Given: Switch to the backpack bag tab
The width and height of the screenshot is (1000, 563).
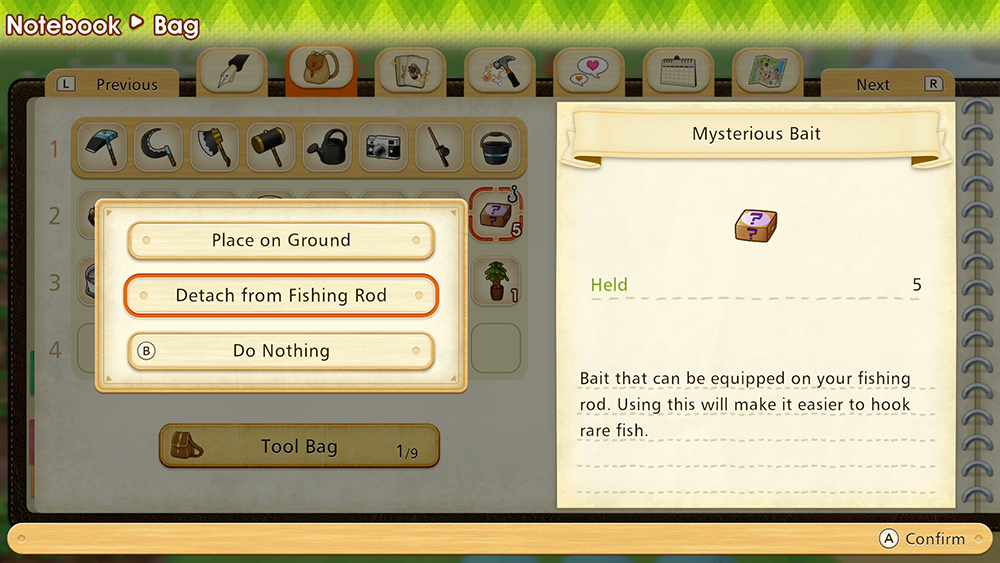Looking at the screenshot, I should tap(321, 72).
